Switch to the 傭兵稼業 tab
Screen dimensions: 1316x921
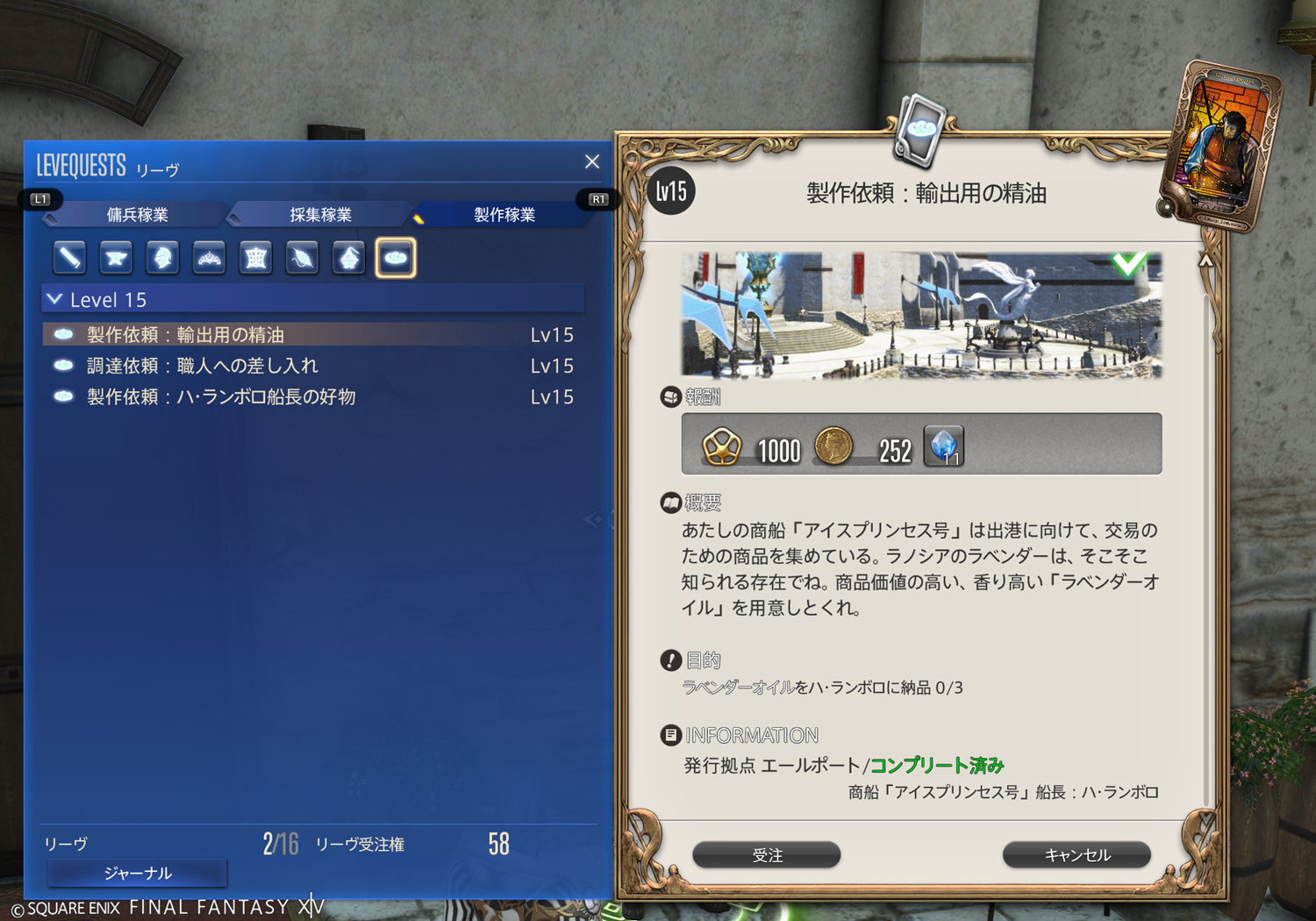[138, 215]
